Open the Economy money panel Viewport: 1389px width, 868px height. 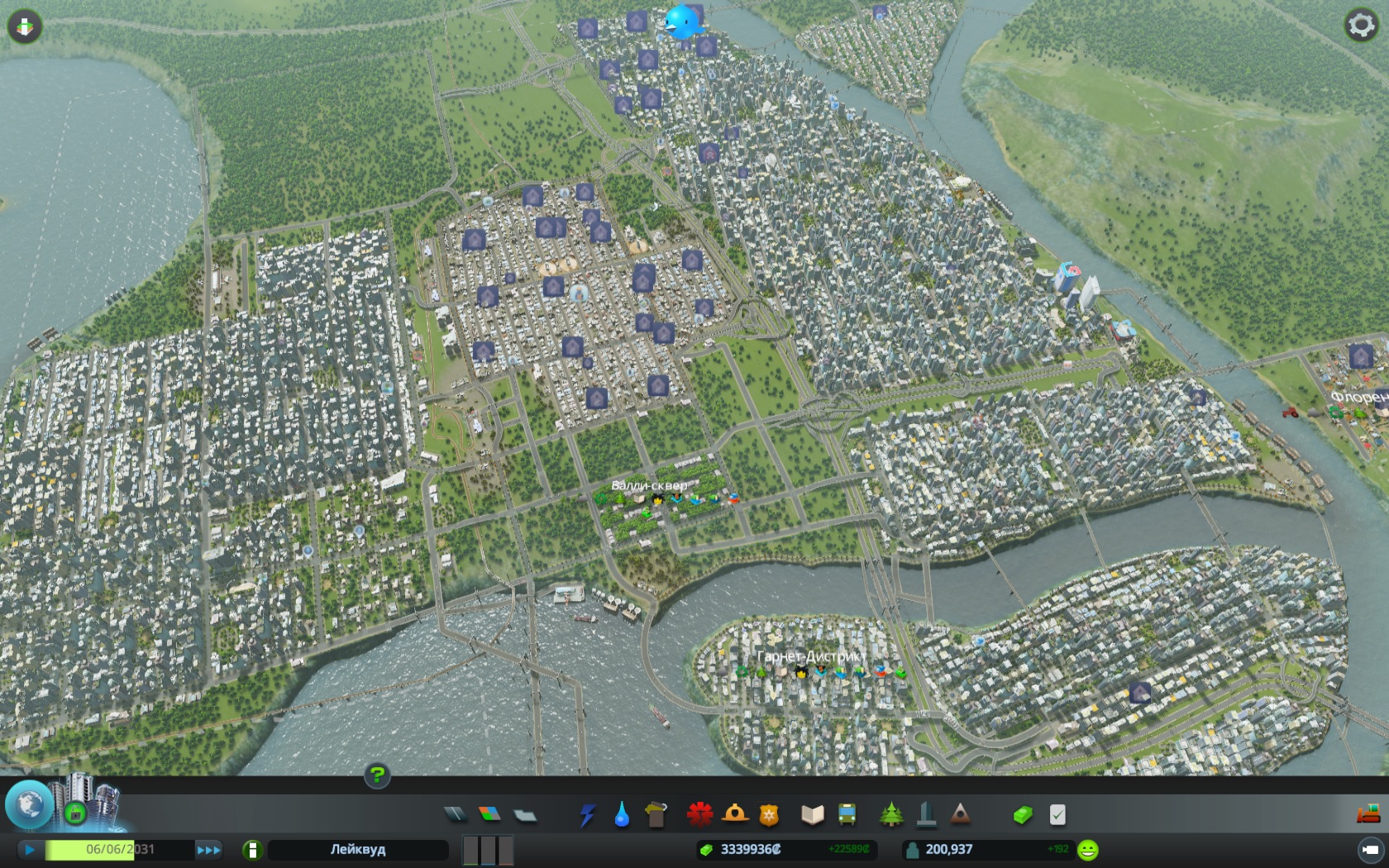[x=1023, y=815]
